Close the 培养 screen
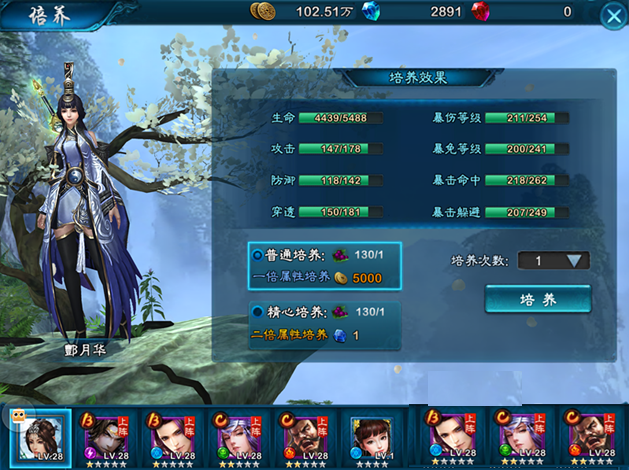 click(612, 16)
